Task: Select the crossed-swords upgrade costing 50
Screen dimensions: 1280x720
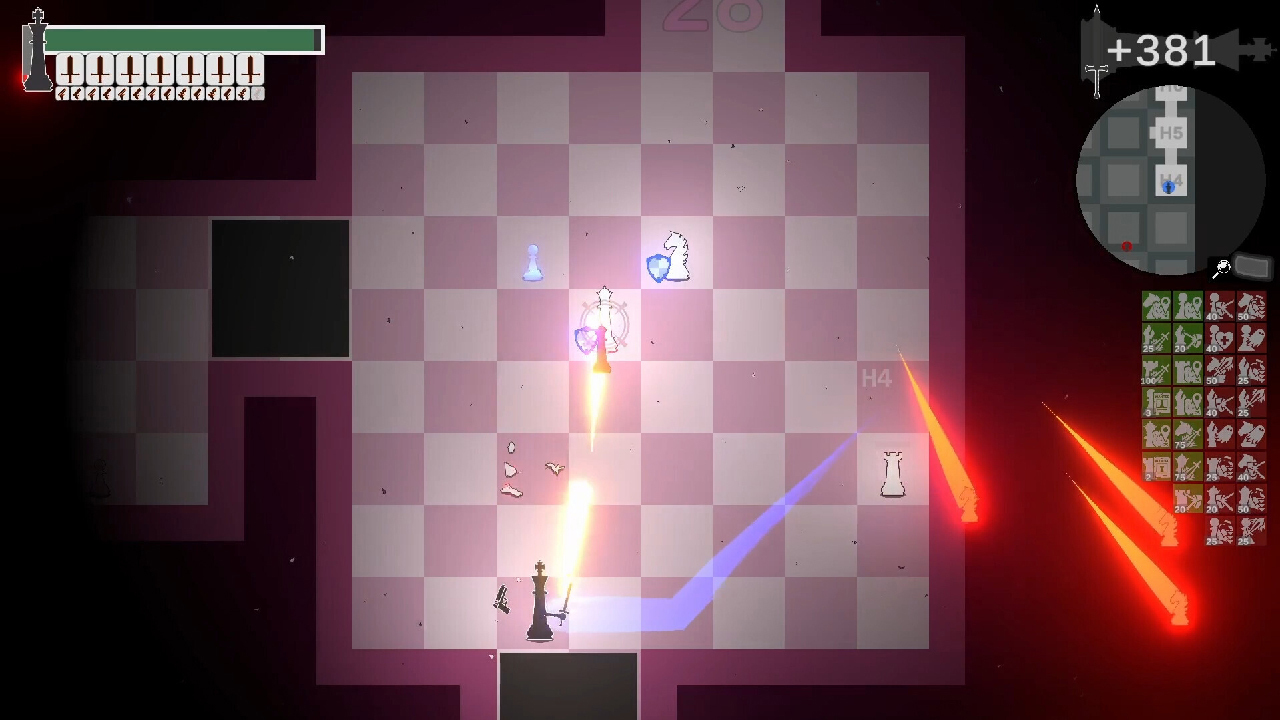Action: pyautogui.click(x=1219, y=371)
